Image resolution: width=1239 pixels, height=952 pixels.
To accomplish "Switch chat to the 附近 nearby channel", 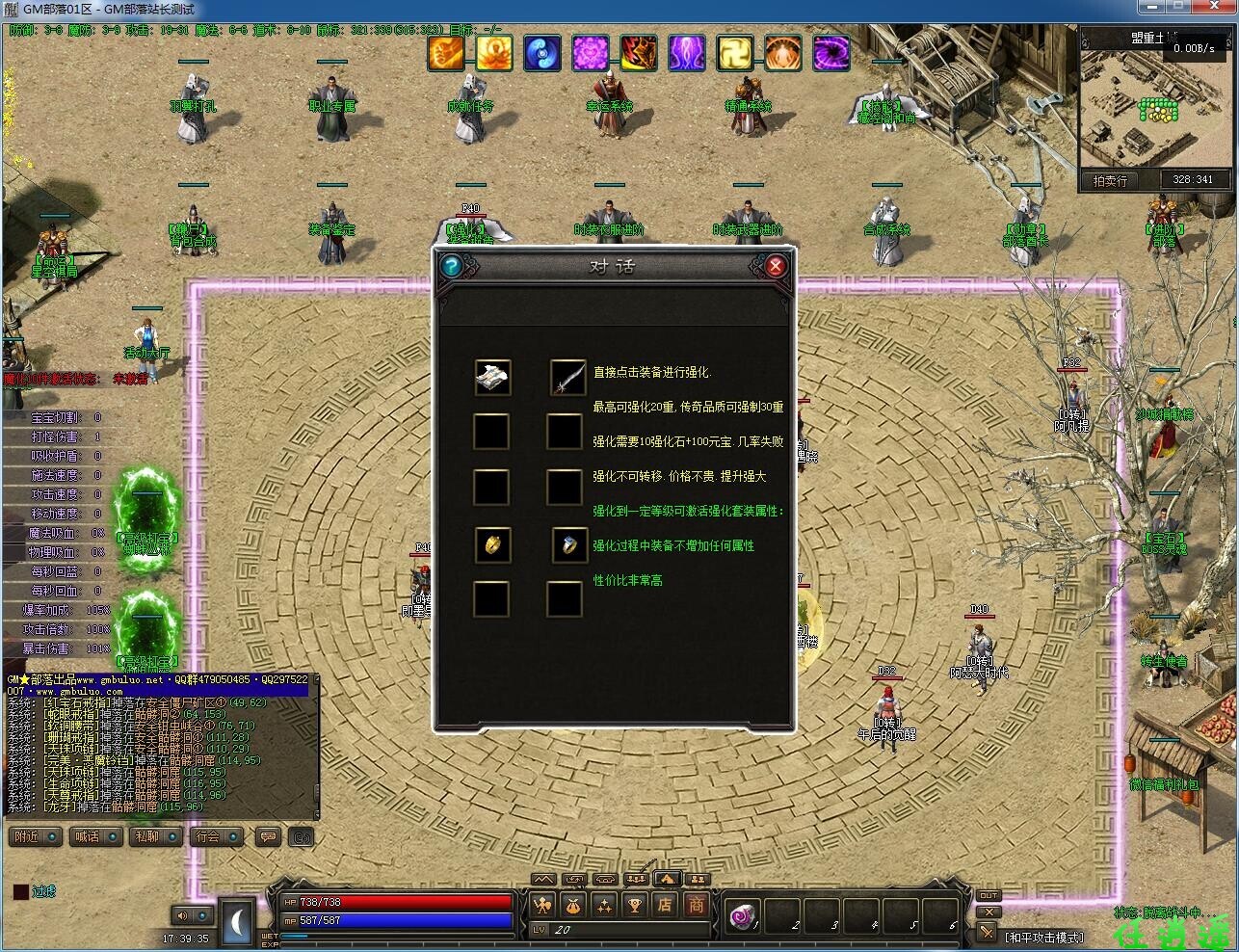I will tap(37, 836).
